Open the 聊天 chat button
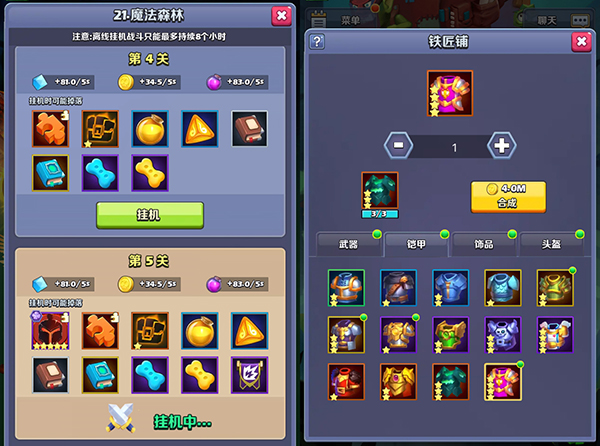600x446 pixels. 547,19
